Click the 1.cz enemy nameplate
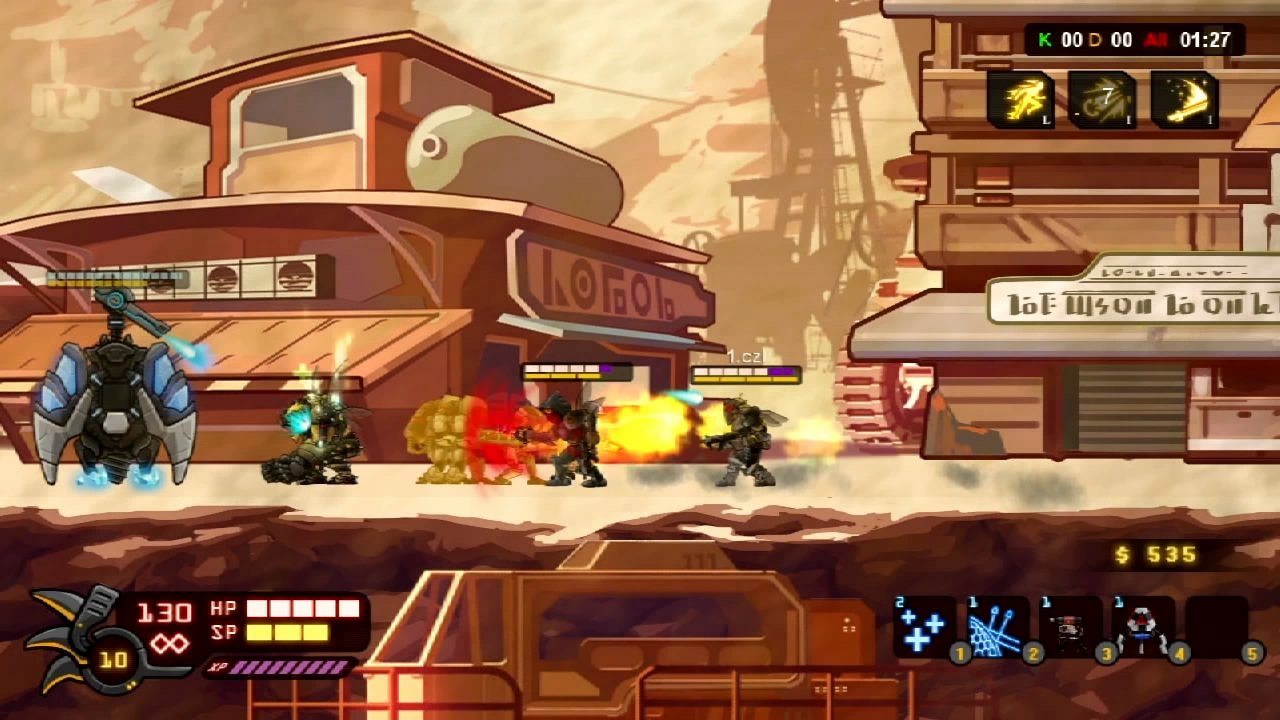Screen dimensions: 1280x720 click(x=744, y=355)
